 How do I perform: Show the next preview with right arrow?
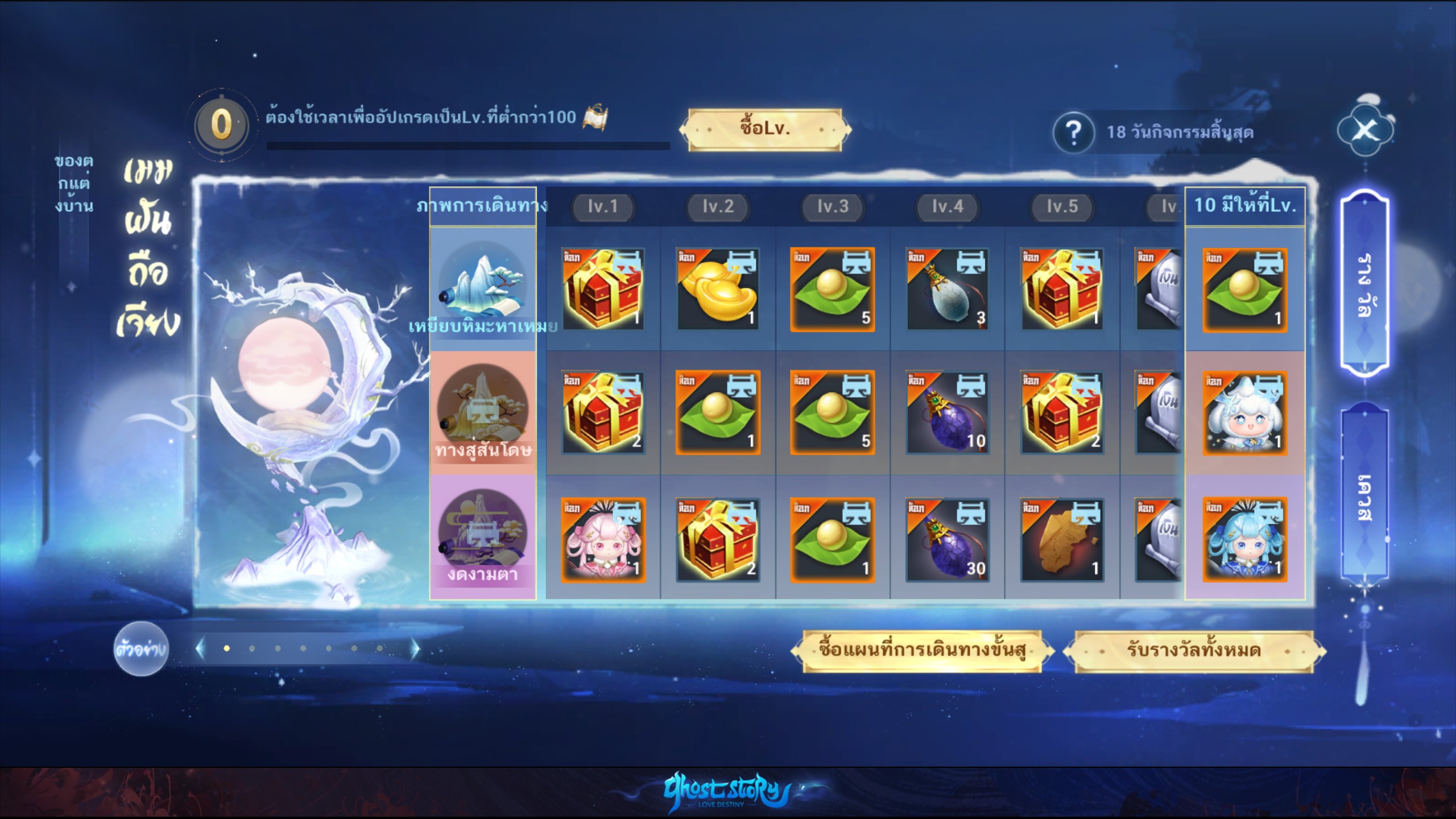click(x=416, y=648)
